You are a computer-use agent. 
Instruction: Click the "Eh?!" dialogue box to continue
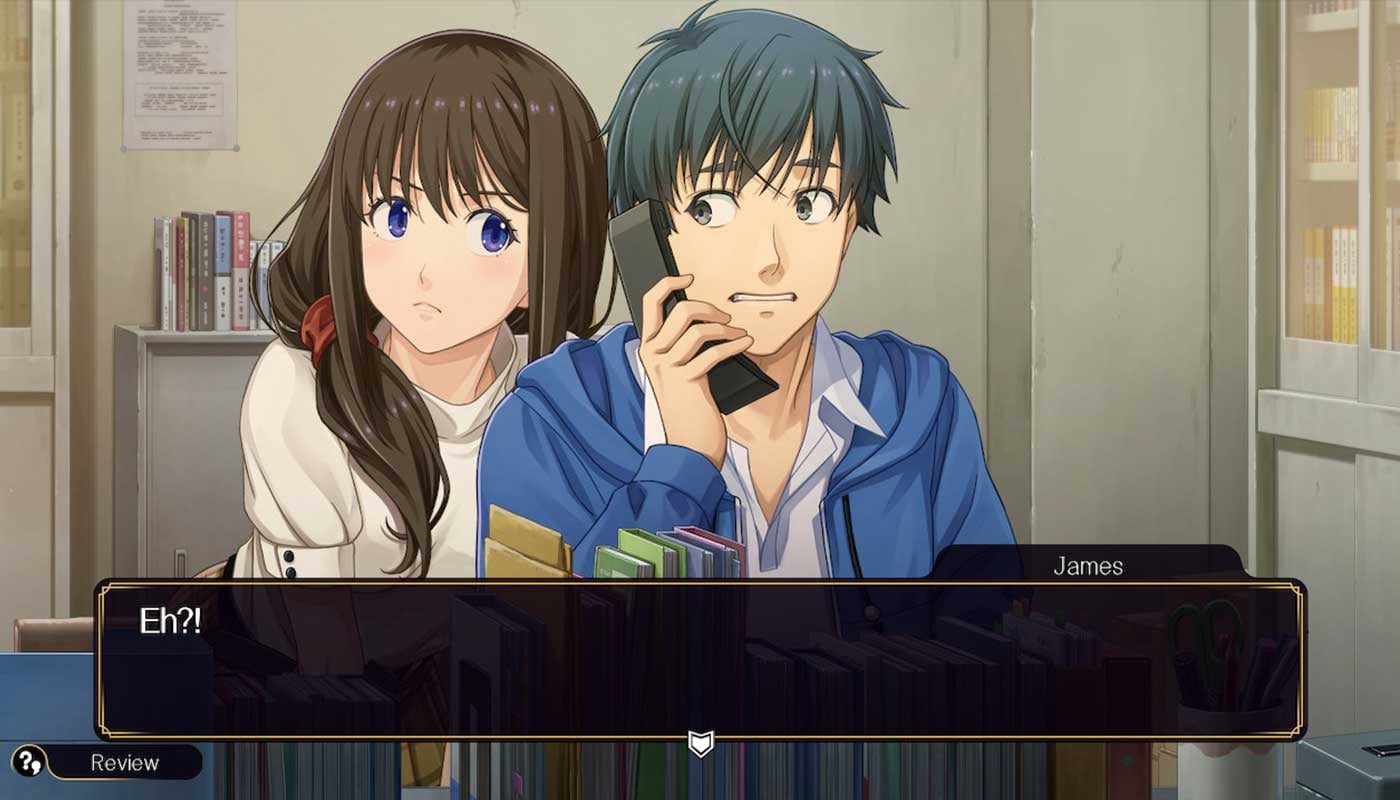click(700, 660)
